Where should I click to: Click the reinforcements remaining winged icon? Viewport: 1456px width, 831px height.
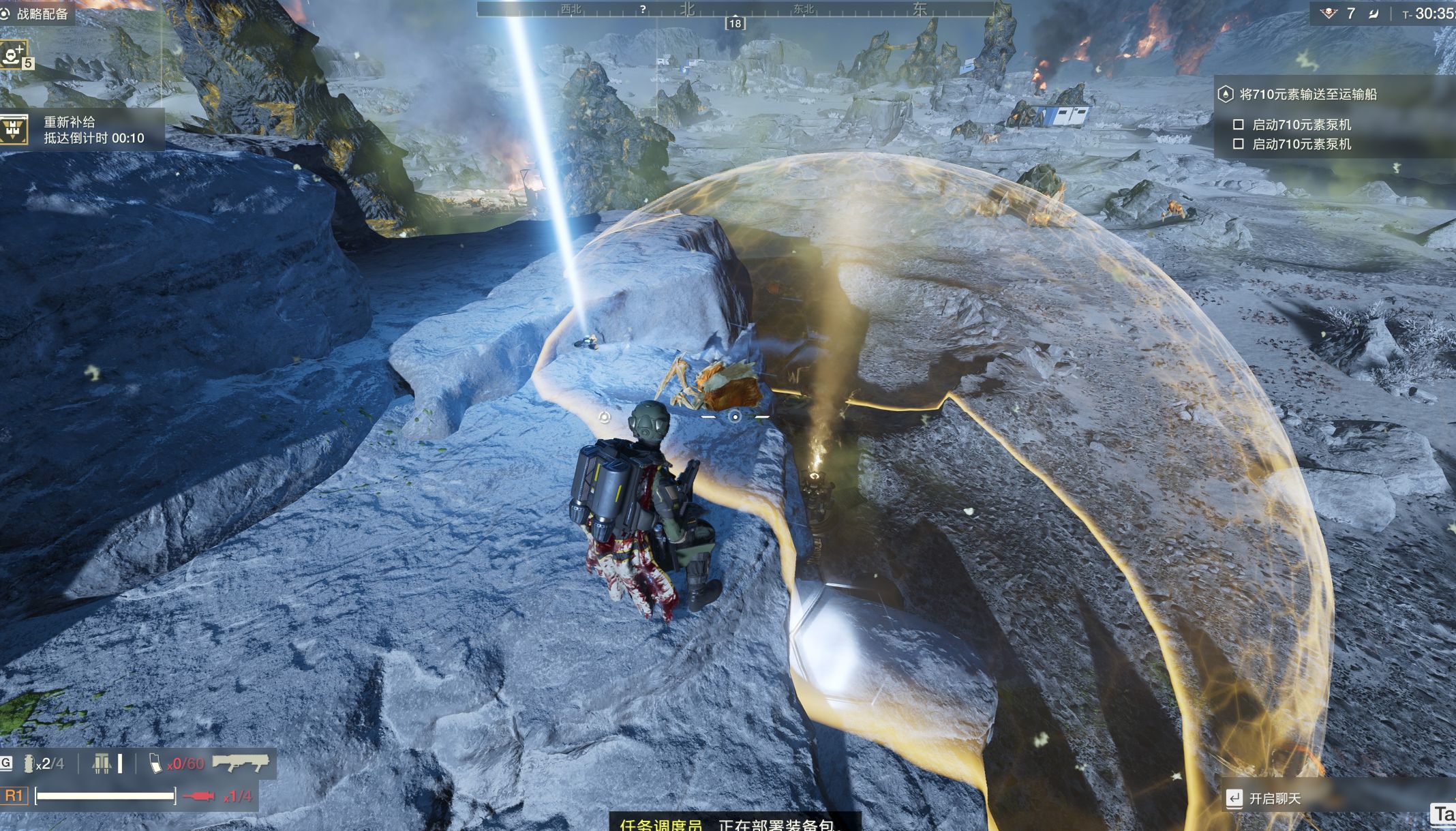(1329, 14)
